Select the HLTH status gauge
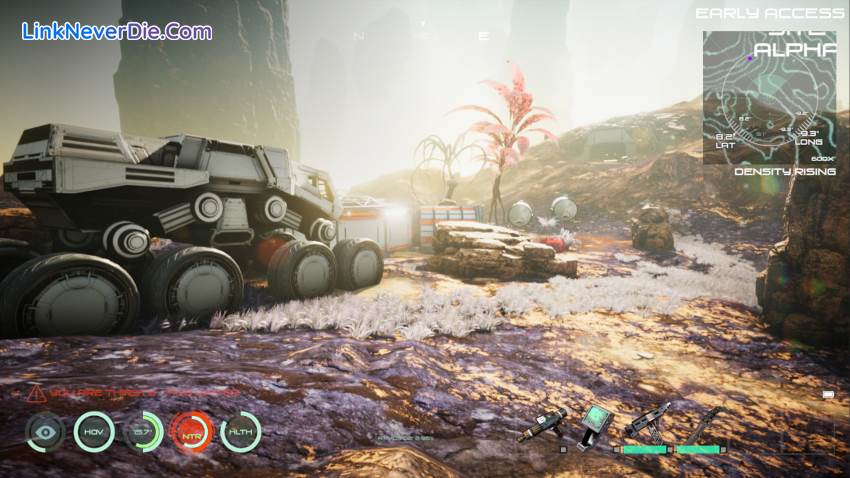Image resolution: width=850 pixels, height=478 pixels. coord(240,432)
